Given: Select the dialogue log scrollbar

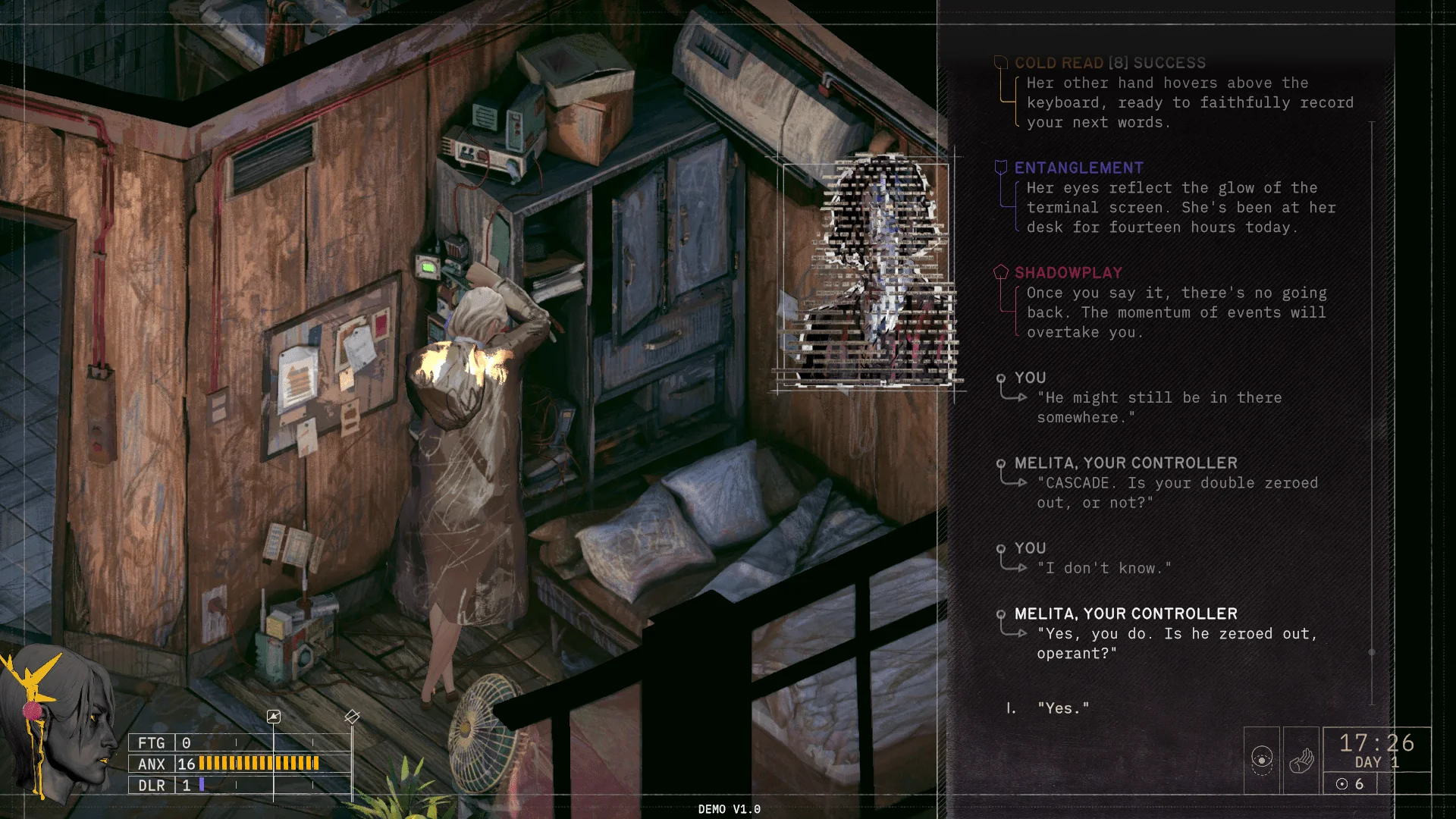Looking at the screenshot, I should [x=1371, y=651].
